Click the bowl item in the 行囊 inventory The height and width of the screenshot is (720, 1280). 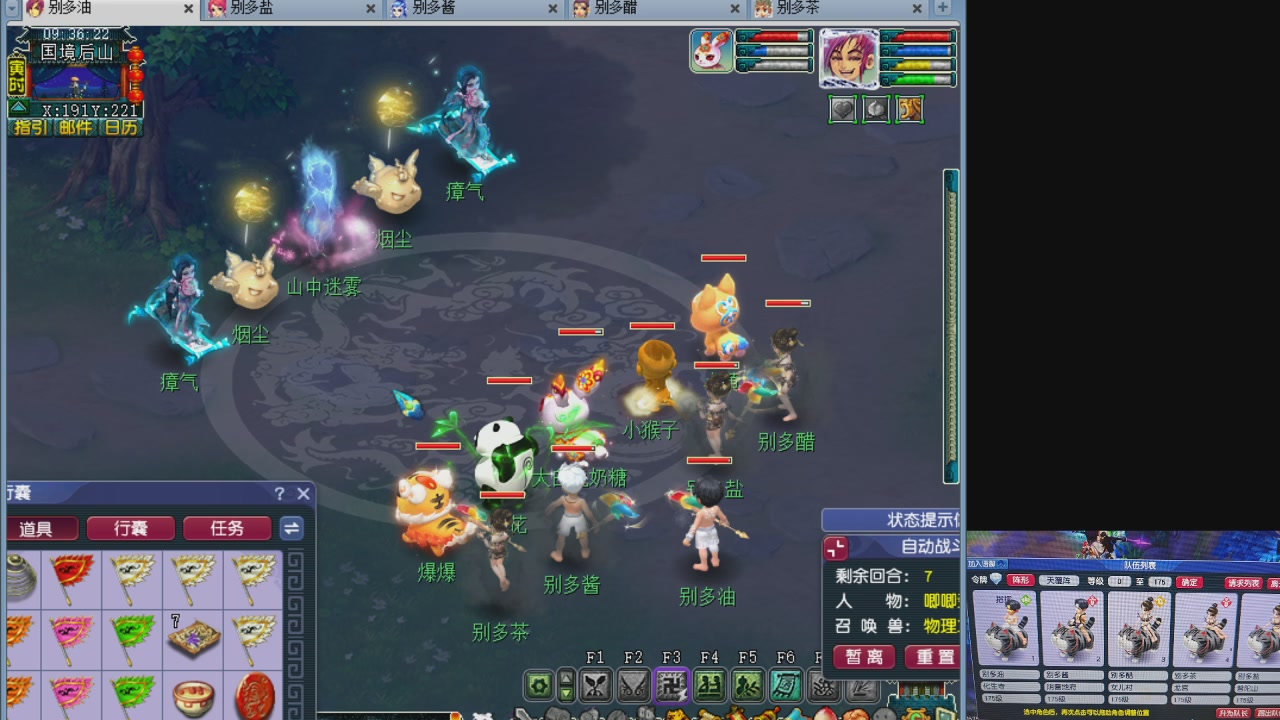point(193,694)
